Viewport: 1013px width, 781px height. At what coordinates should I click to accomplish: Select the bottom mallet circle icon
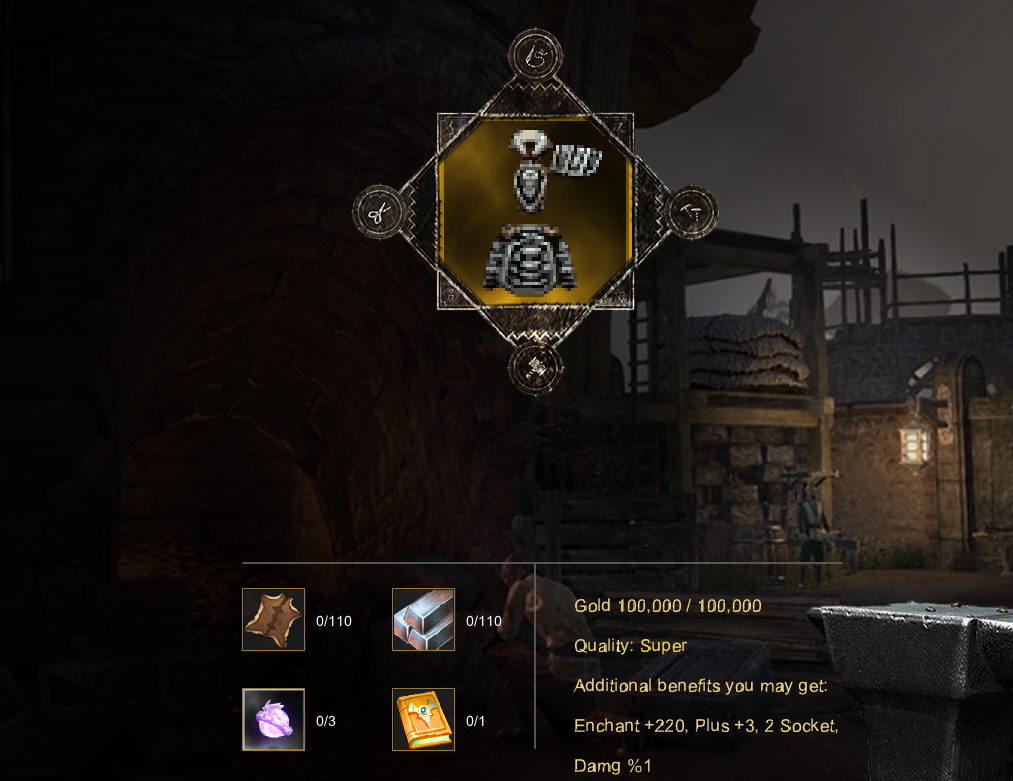click(x=536, y=367)
